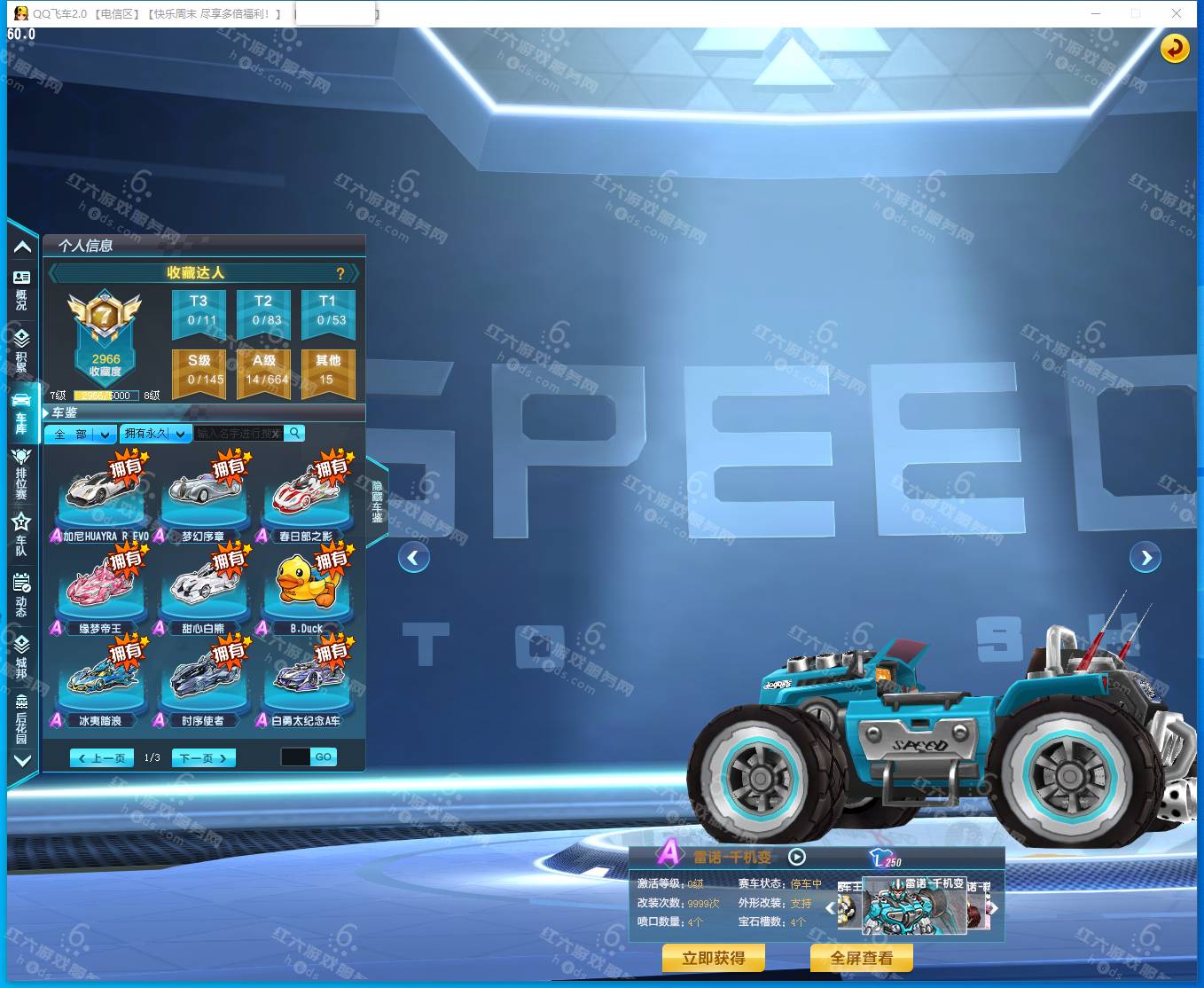Click the GO page jump button

[323, 757]
